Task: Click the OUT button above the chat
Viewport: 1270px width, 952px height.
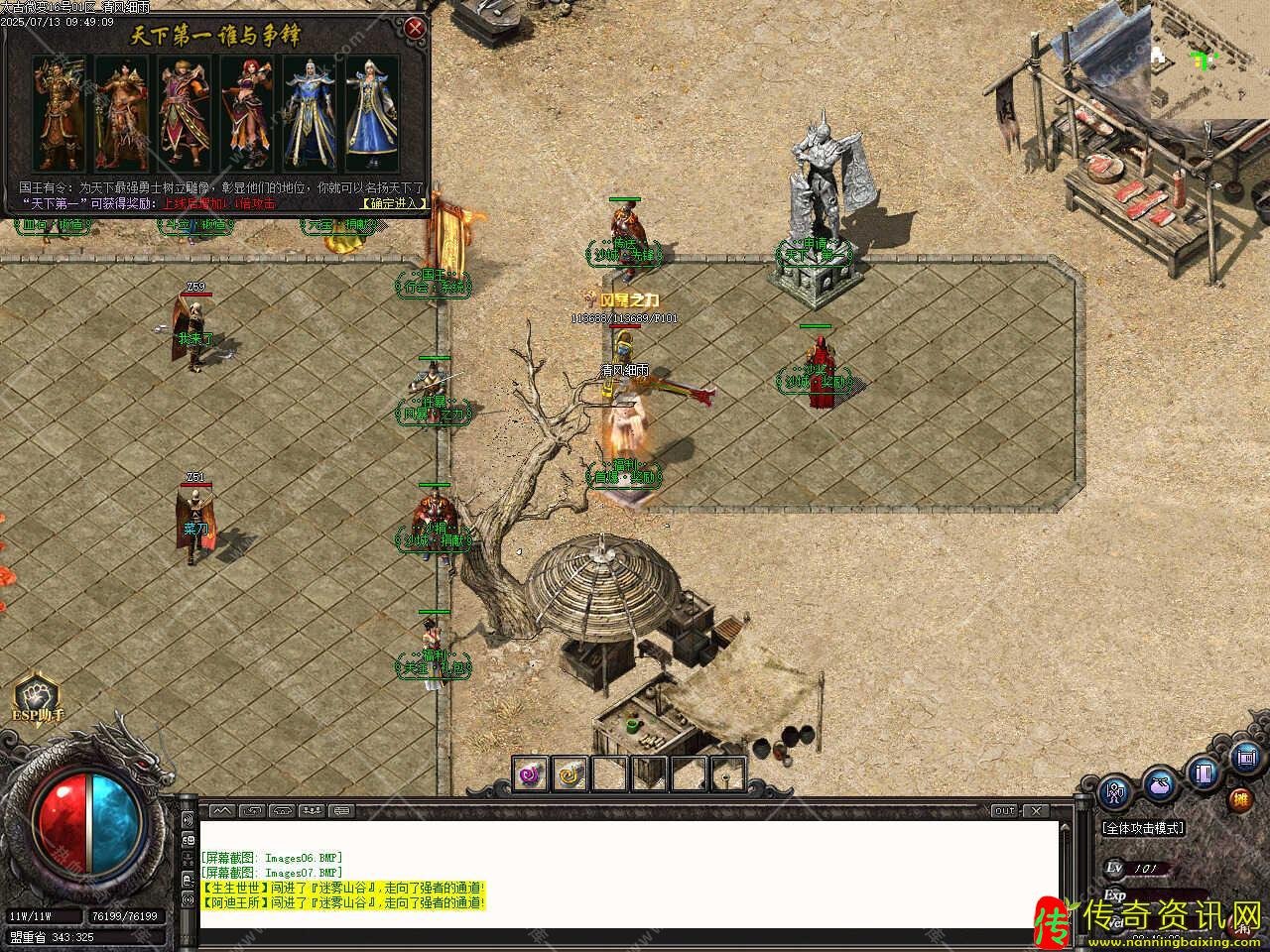Action: (x=1005, y=811)
